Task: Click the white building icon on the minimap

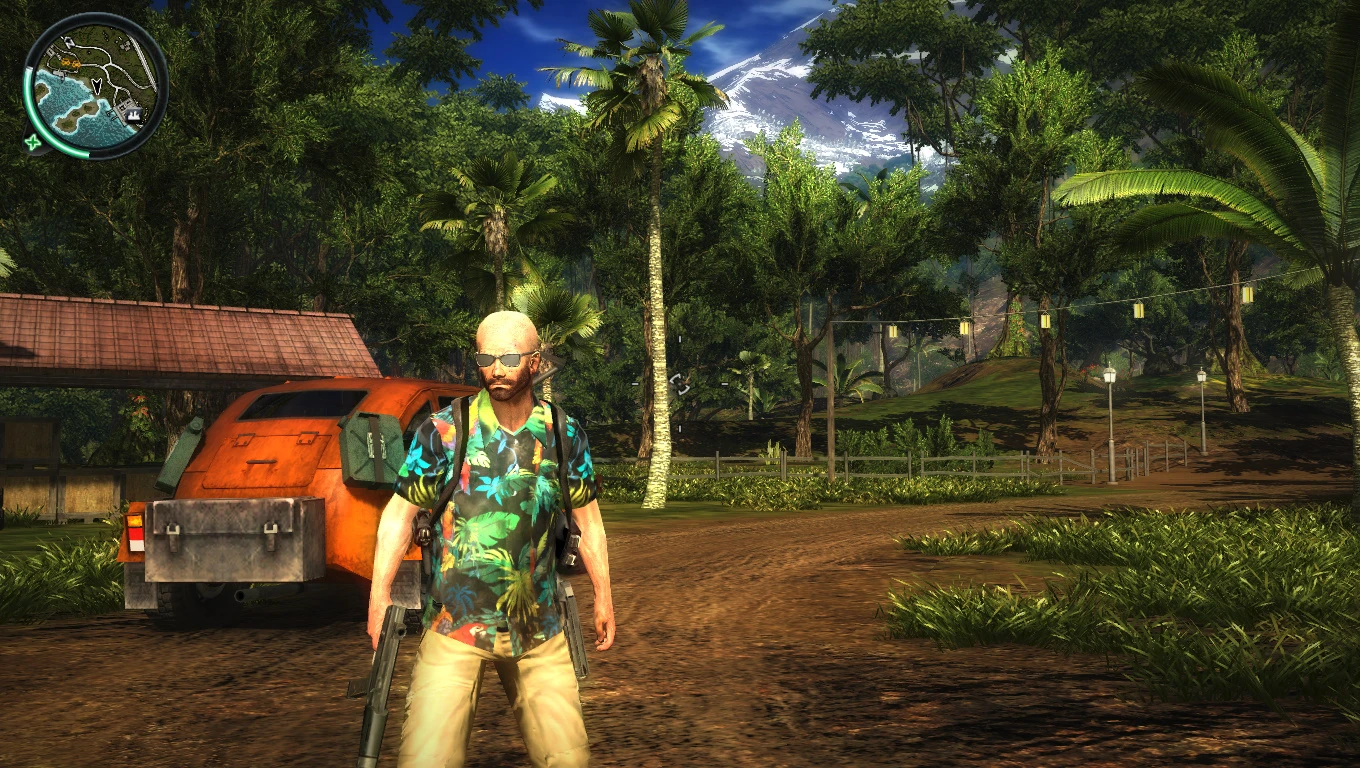Action: click(52, 51)
